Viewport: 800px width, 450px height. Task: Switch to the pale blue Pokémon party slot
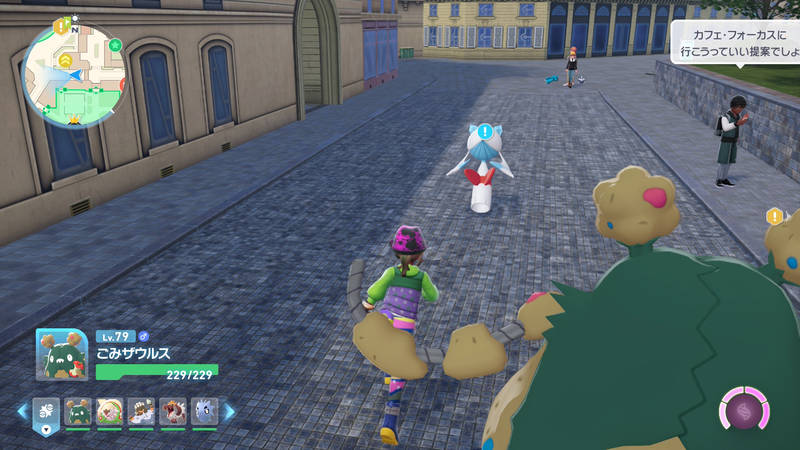coord(204,411)
